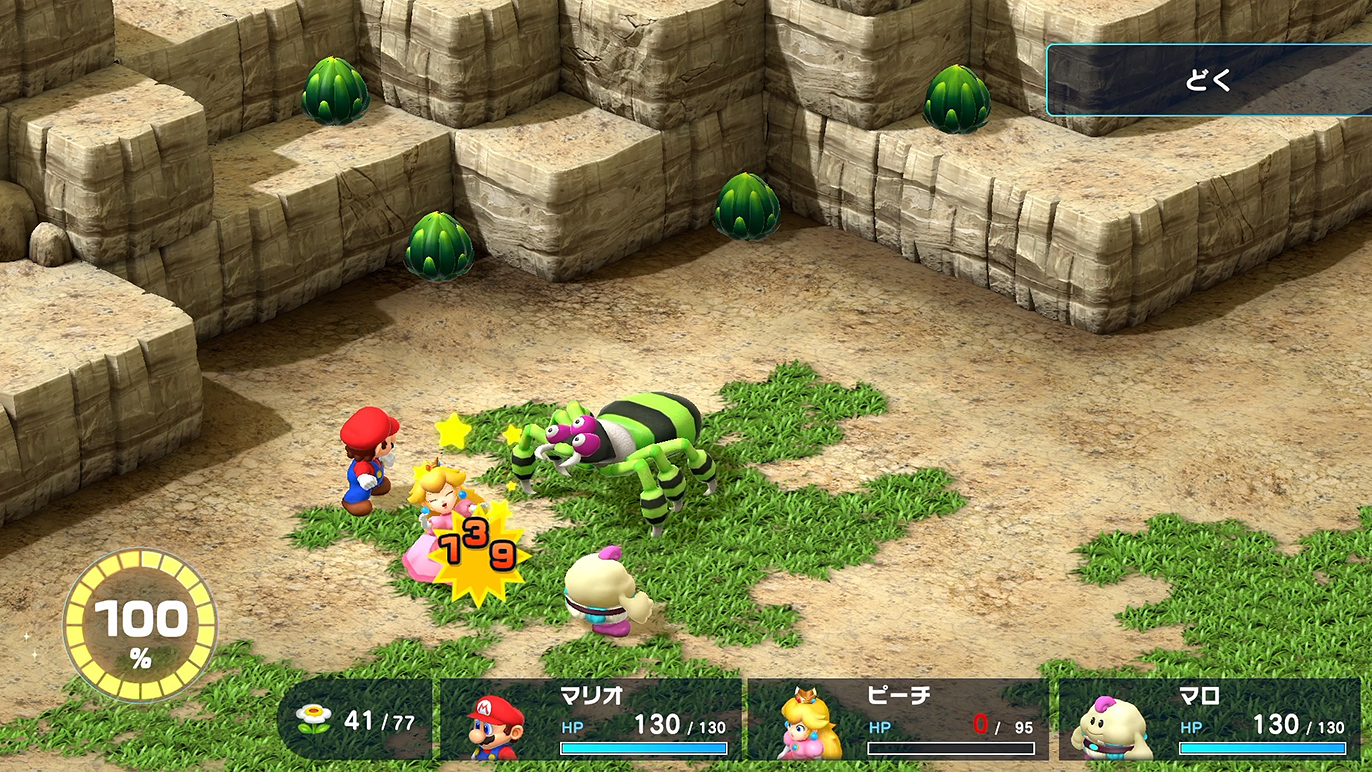Choose Peach's portrait in the party bar
Viewport: 1372px width, 772px height.
click(x=808, y=723)
